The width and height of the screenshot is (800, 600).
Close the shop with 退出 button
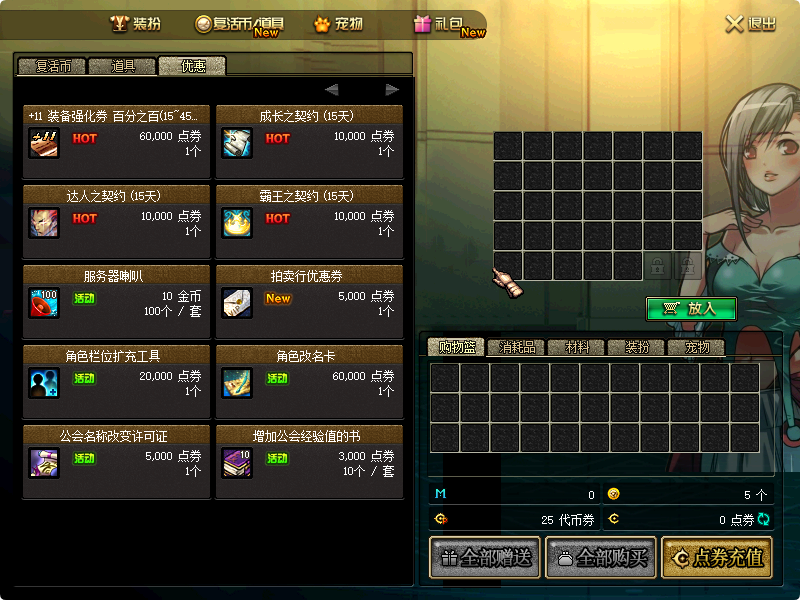click(x=750, y=24)
